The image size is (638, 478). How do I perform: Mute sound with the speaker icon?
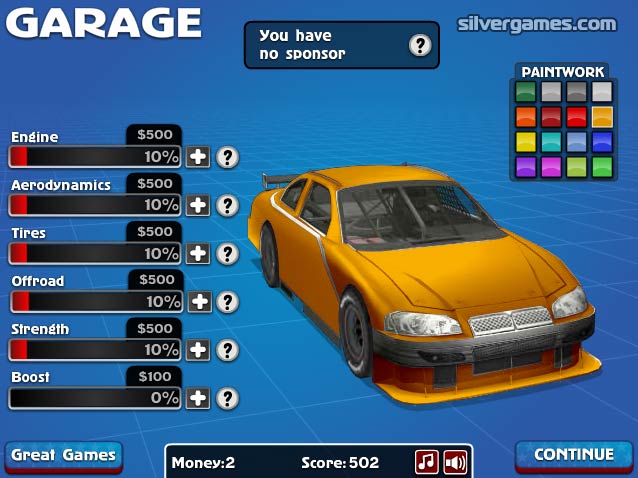455,461
